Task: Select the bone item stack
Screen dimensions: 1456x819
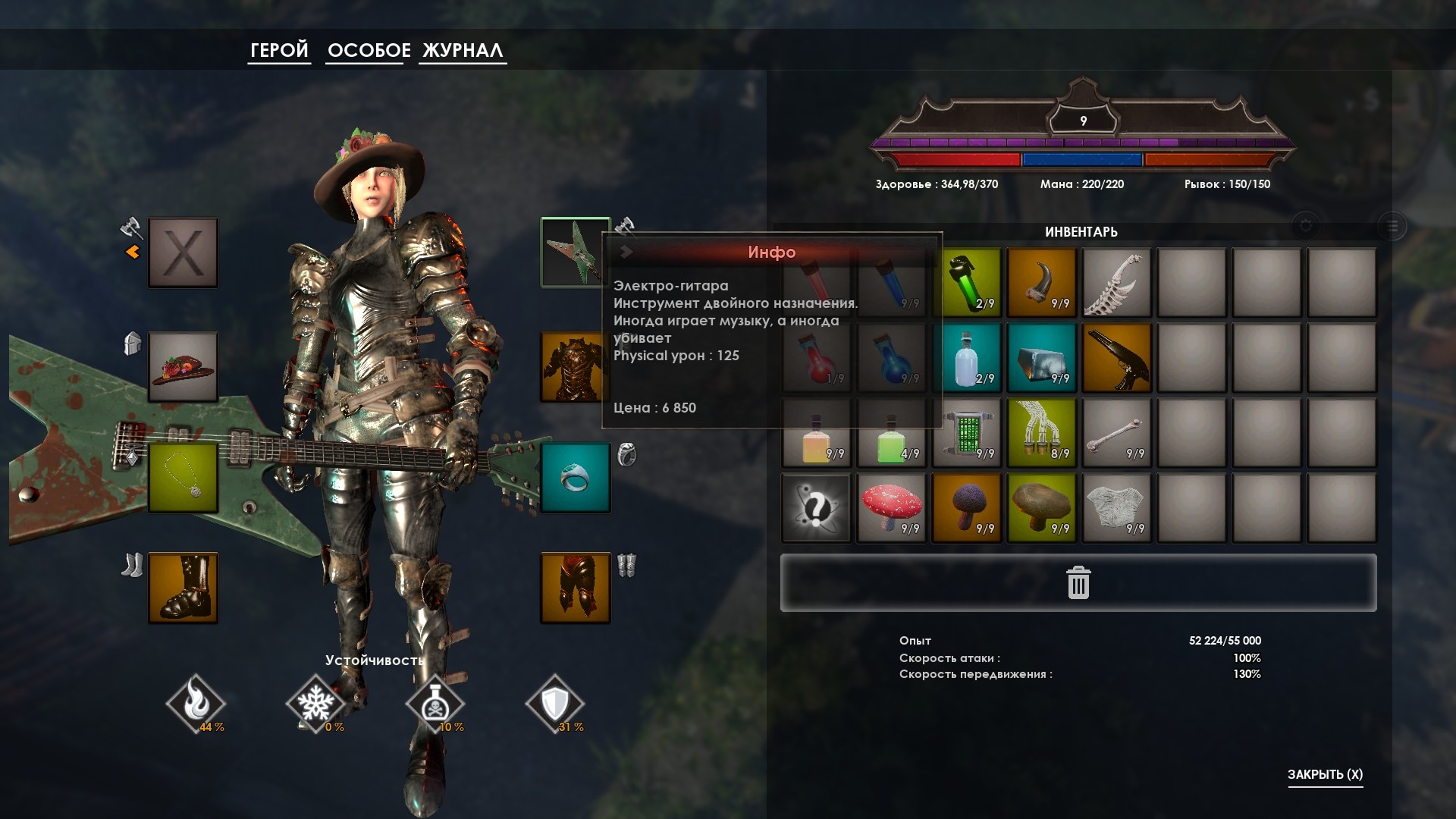Action: 1116,432
